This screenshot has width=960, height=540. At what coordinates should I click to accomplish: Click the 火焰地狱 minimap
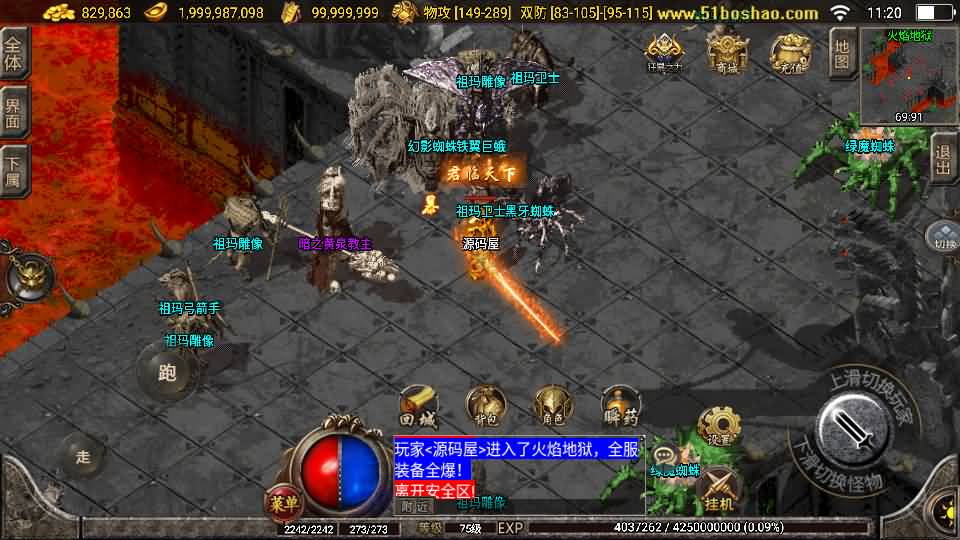pyautogui.click(x=909, y=75)
